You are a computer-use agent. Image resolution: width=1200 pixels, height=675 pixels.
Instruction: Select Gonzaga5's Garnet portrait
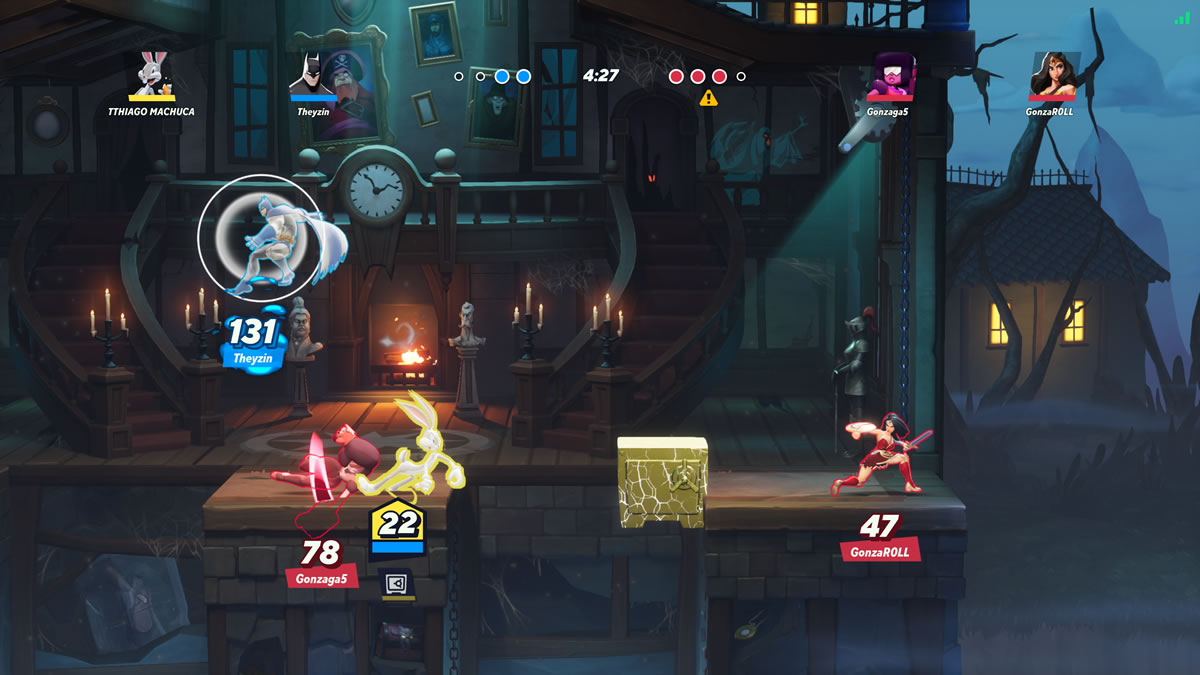tap(887, 75)
